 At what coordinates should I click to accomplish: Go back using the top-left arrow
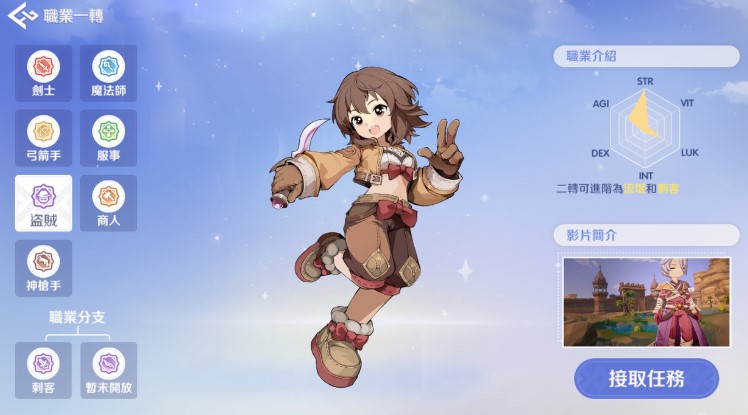(x=20, y=17)
